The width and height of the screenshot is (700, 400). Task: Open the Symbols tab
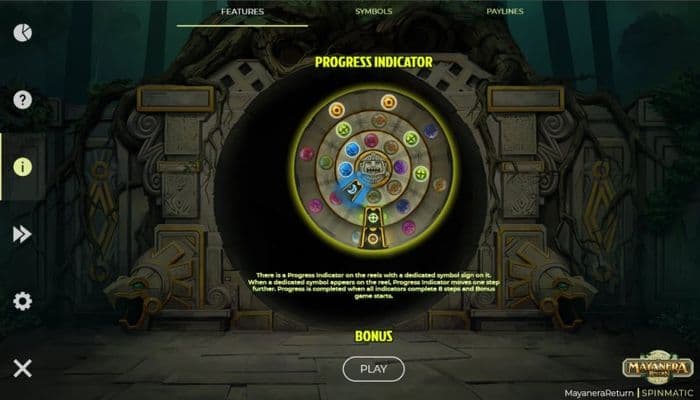point(374,12)
